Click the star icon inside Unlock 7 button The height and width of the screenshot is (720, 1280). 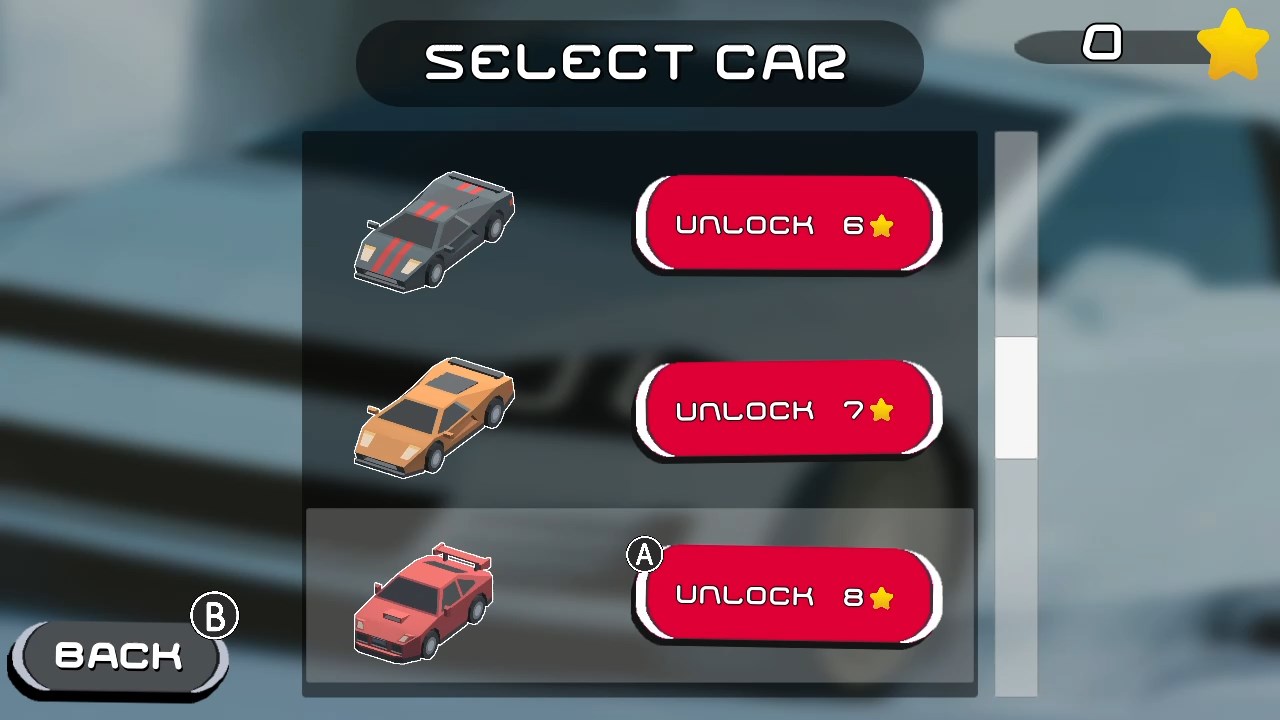click(x=881, y=410)
